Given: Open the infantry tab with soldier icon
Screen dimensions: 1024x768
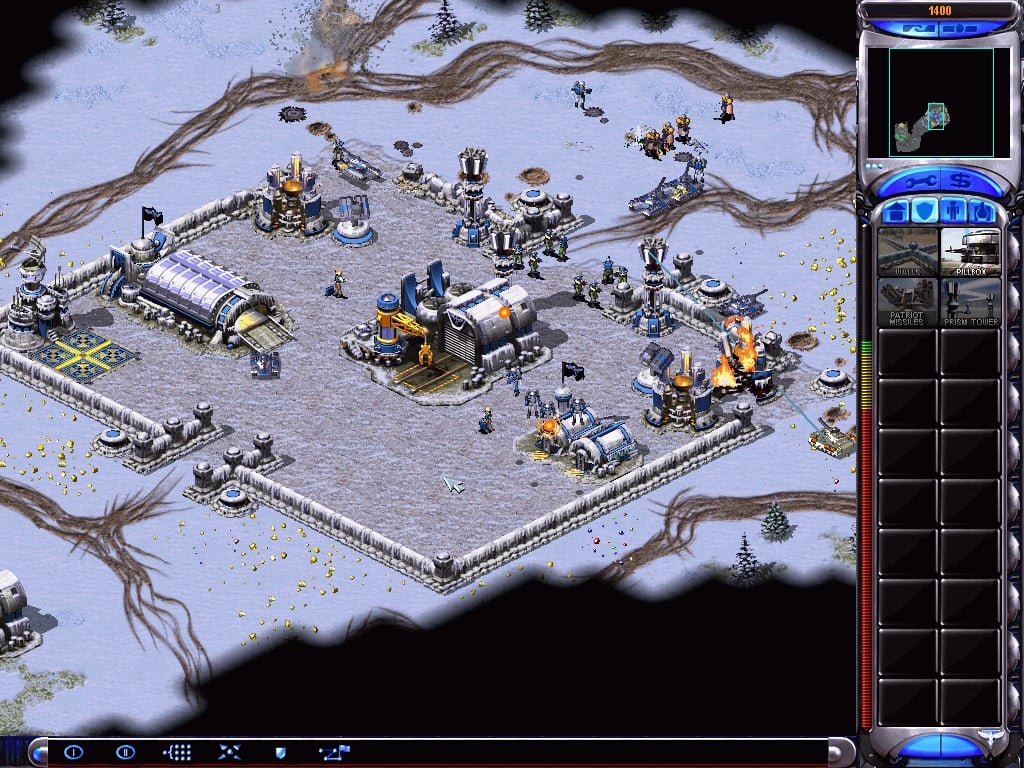Looking at the screenshot, I should (x=953, y=211).
